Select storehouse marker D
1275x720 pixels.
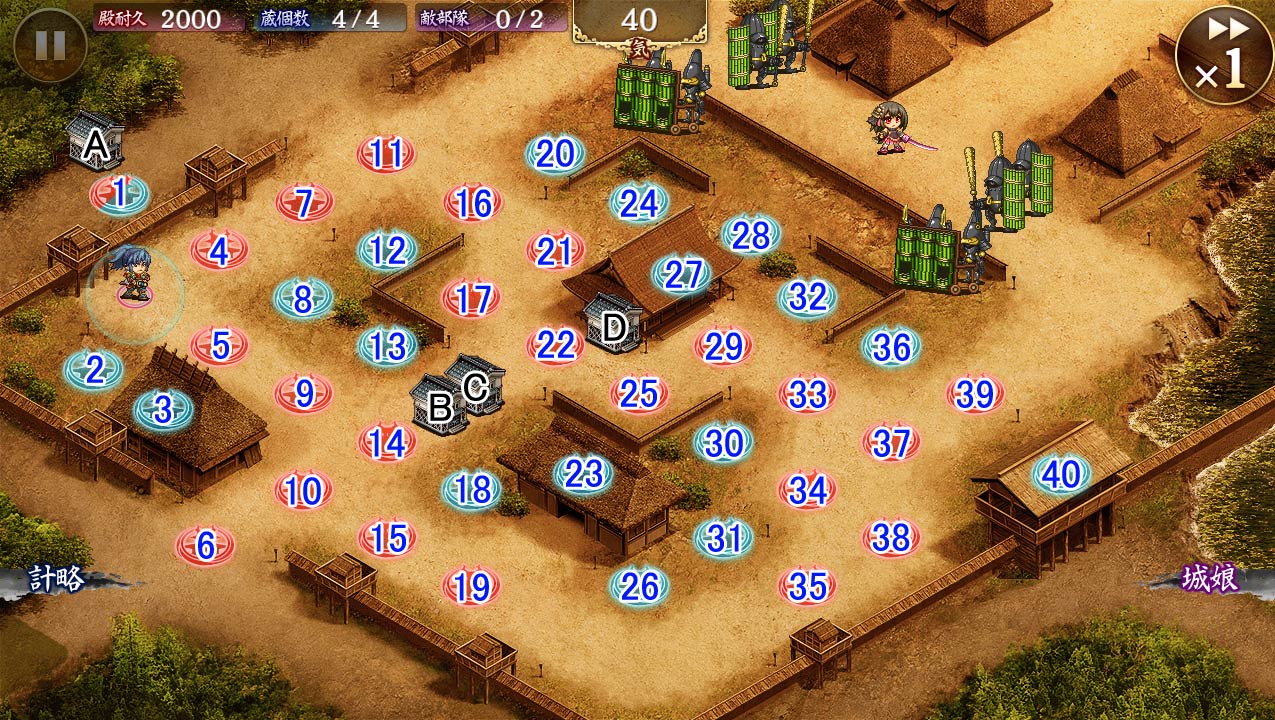614,325
